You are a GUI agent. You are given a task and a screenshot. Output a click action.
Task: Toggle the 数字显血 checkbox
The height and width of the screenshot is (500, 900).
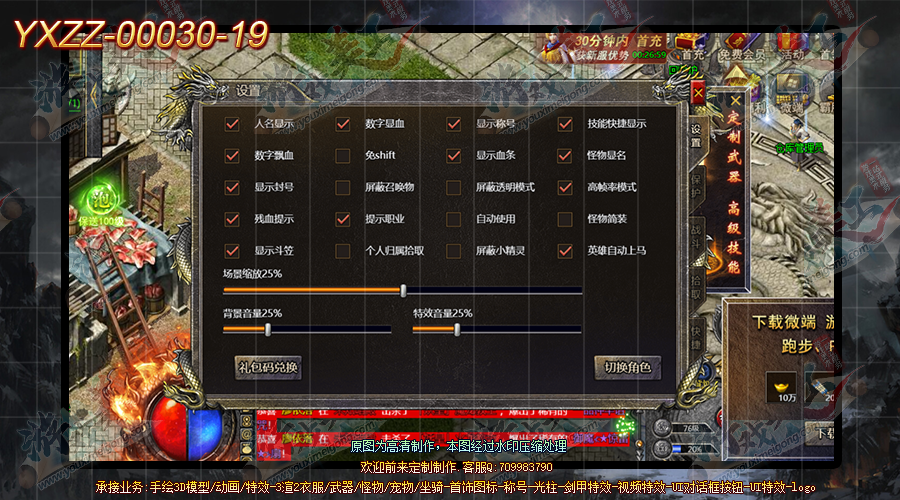pyautogui.click(x=343, y=124)
